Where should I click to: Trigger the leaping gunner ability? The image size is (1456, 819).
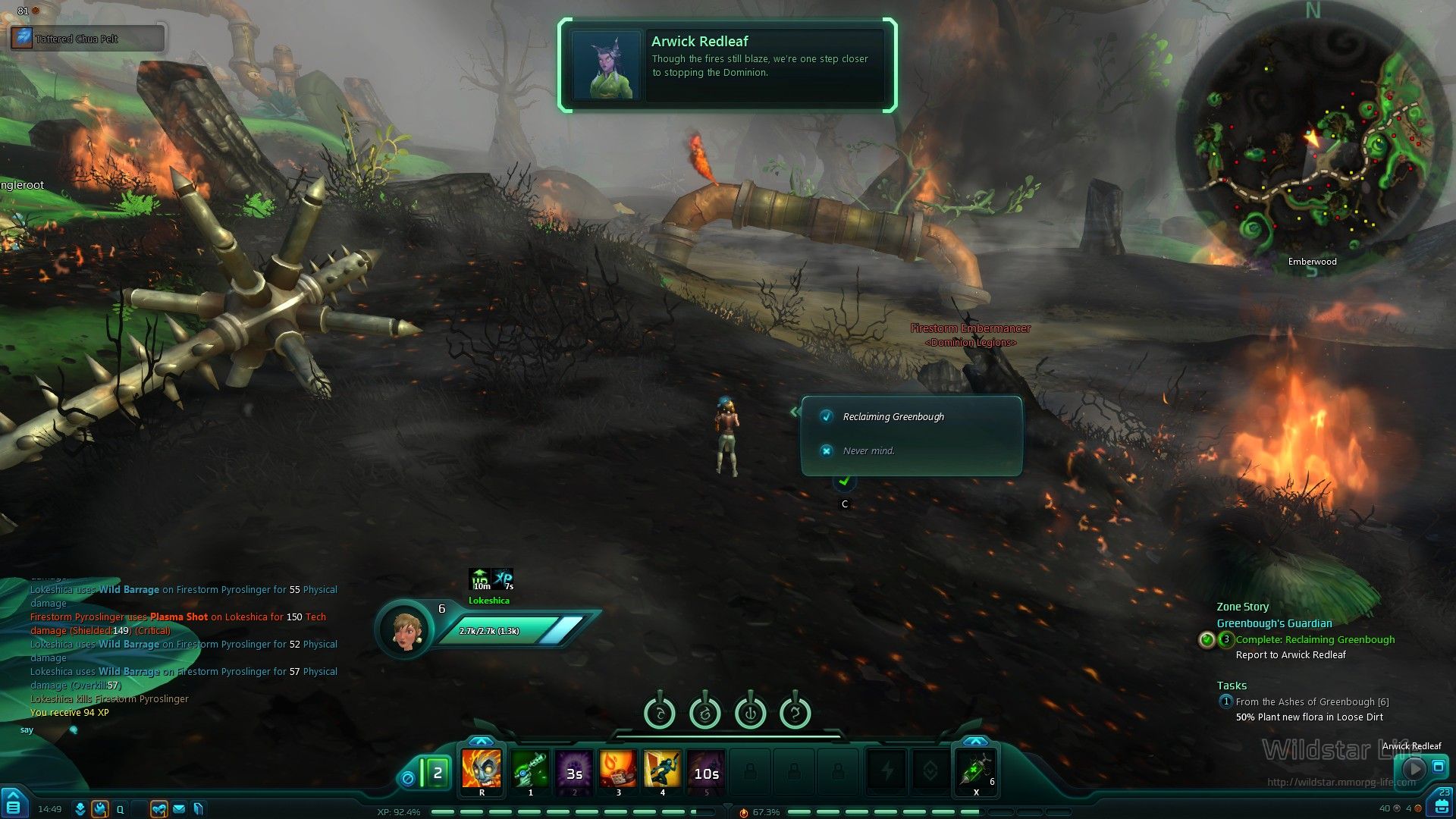tap(662, 769)
